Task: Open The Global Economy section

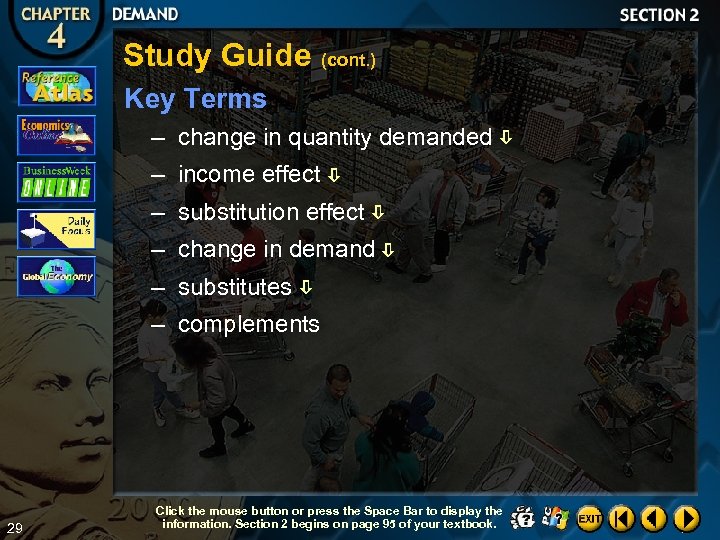Action: (x=56, y=277)
